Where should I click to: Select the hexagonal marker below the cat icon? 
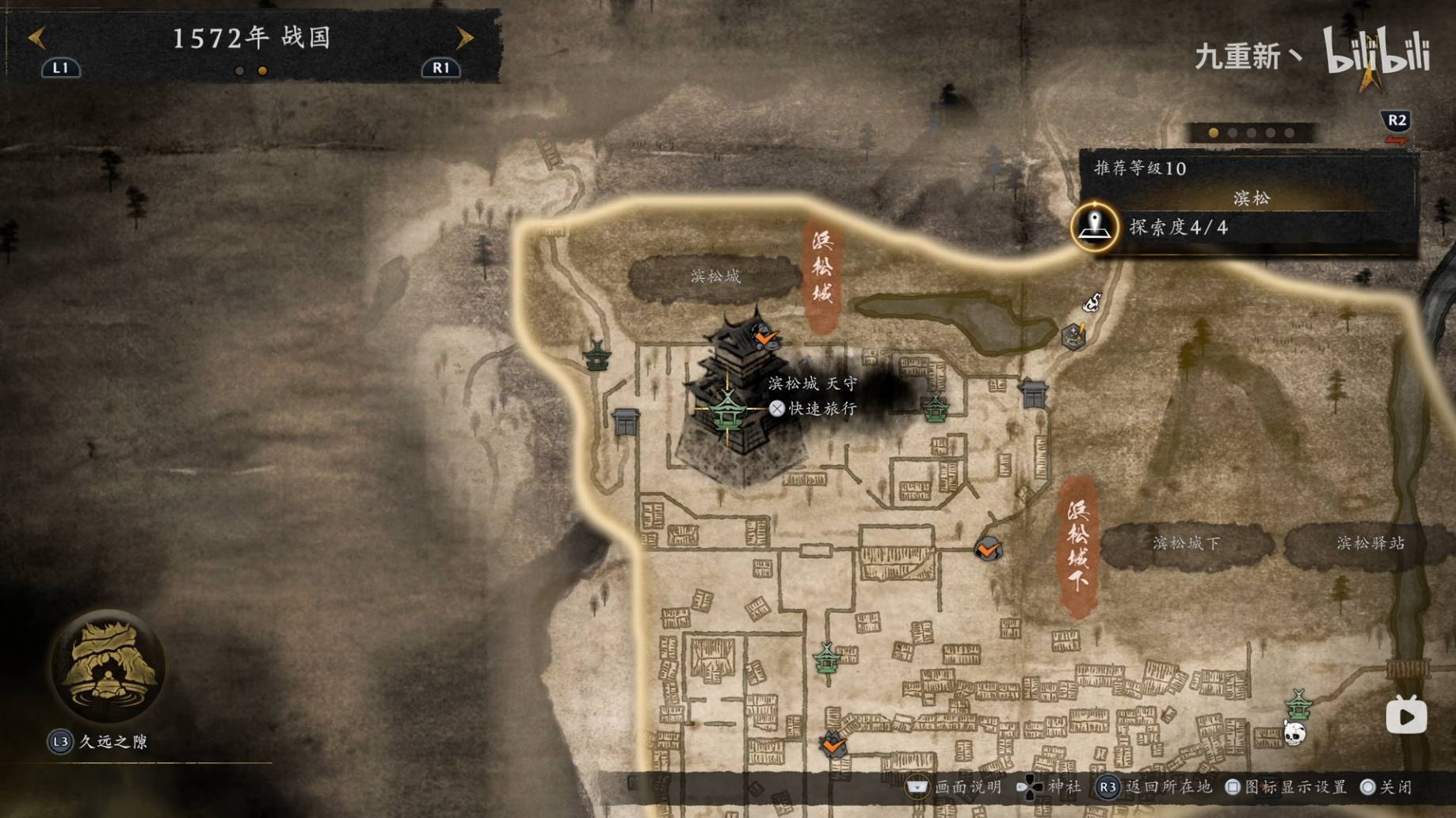1073,336
